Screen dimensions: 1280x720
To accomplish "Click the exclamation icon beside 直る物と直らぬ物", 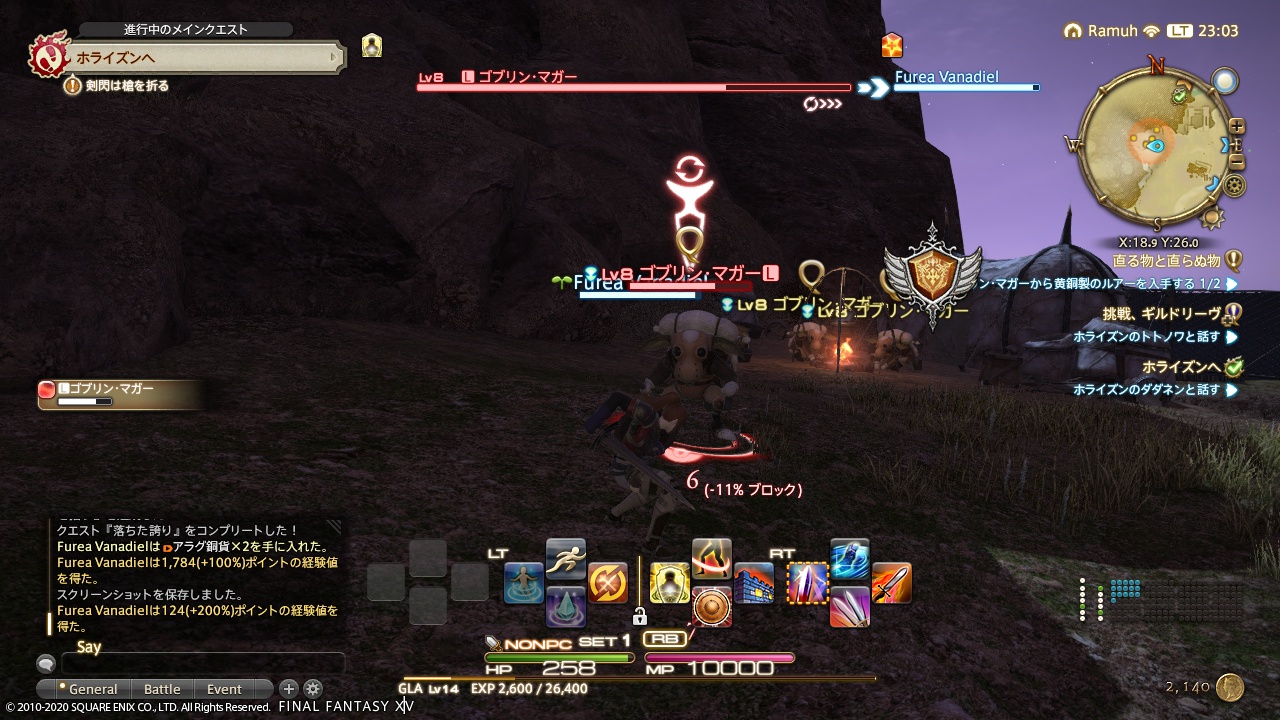I will click(1236, 262).
